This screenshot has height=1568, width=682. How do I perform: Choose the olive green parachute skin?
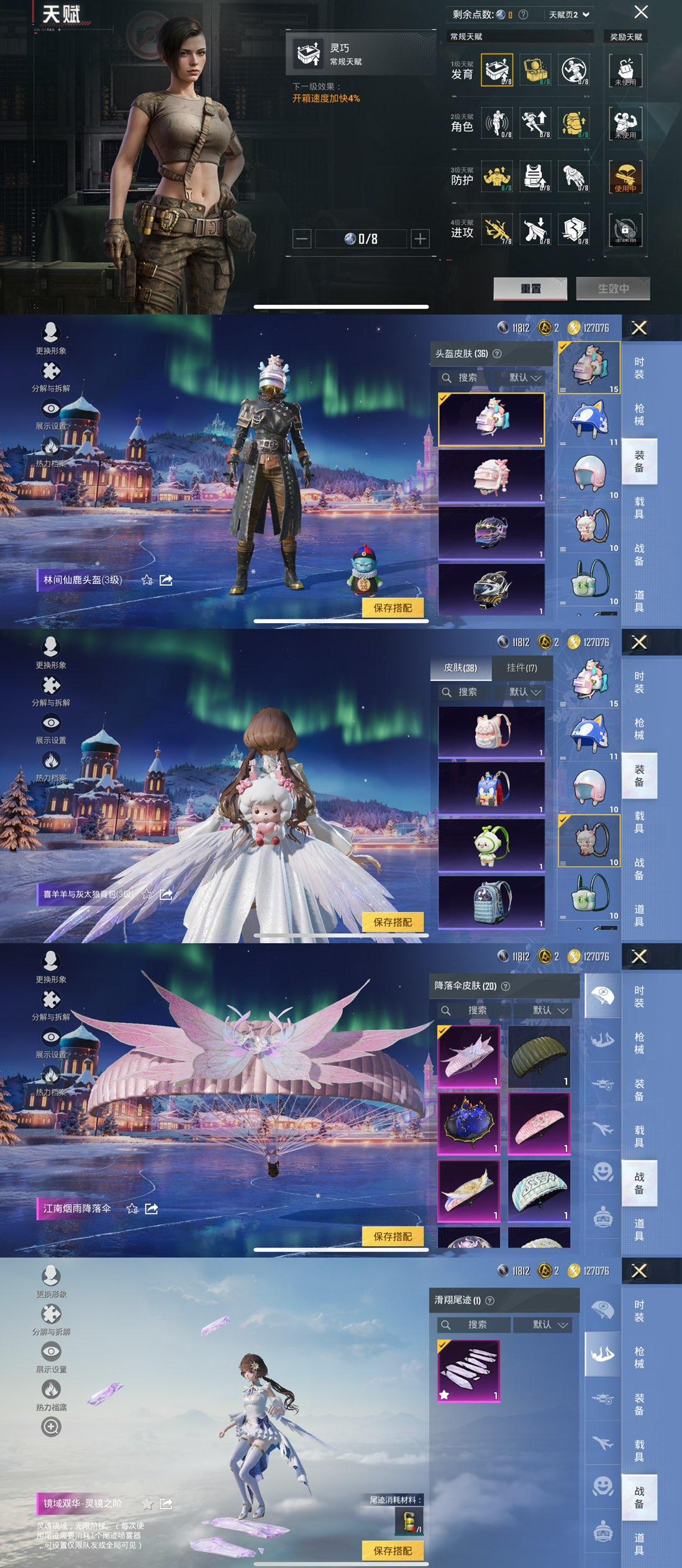(x=539, y=1055)
